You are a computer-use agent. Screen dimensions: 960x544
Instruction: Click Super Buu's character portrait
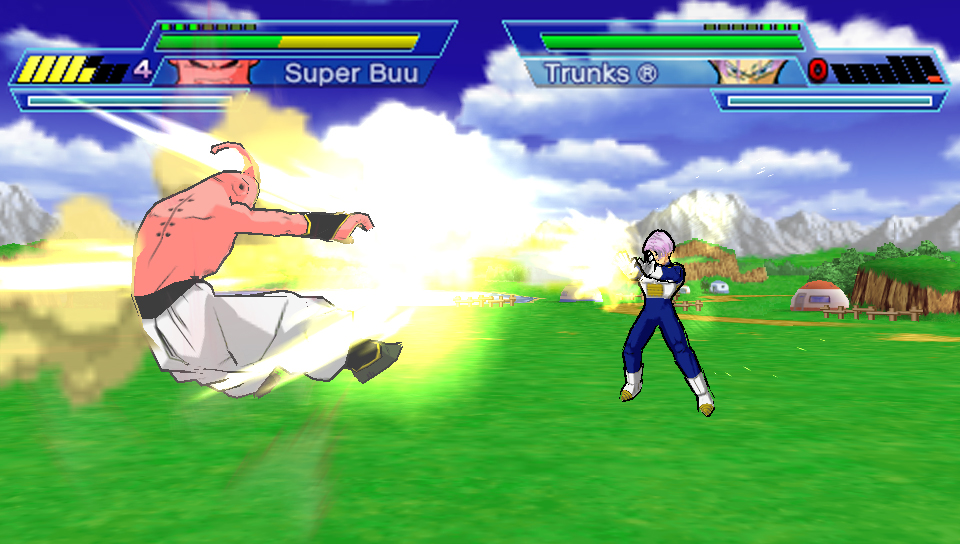[207, 72]
